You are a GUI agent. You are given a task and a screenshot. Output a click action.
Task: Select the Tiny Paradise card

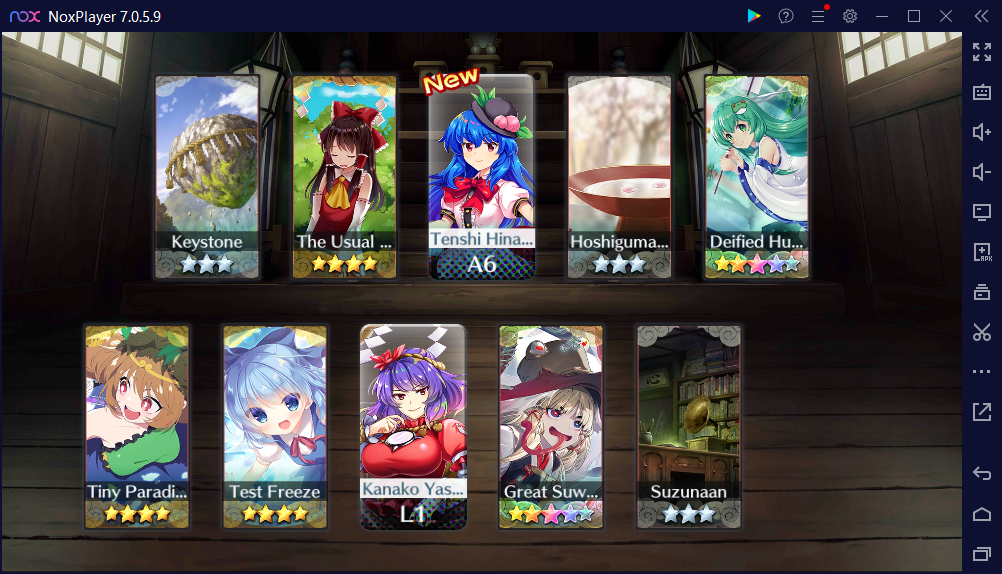coord(137,425)
